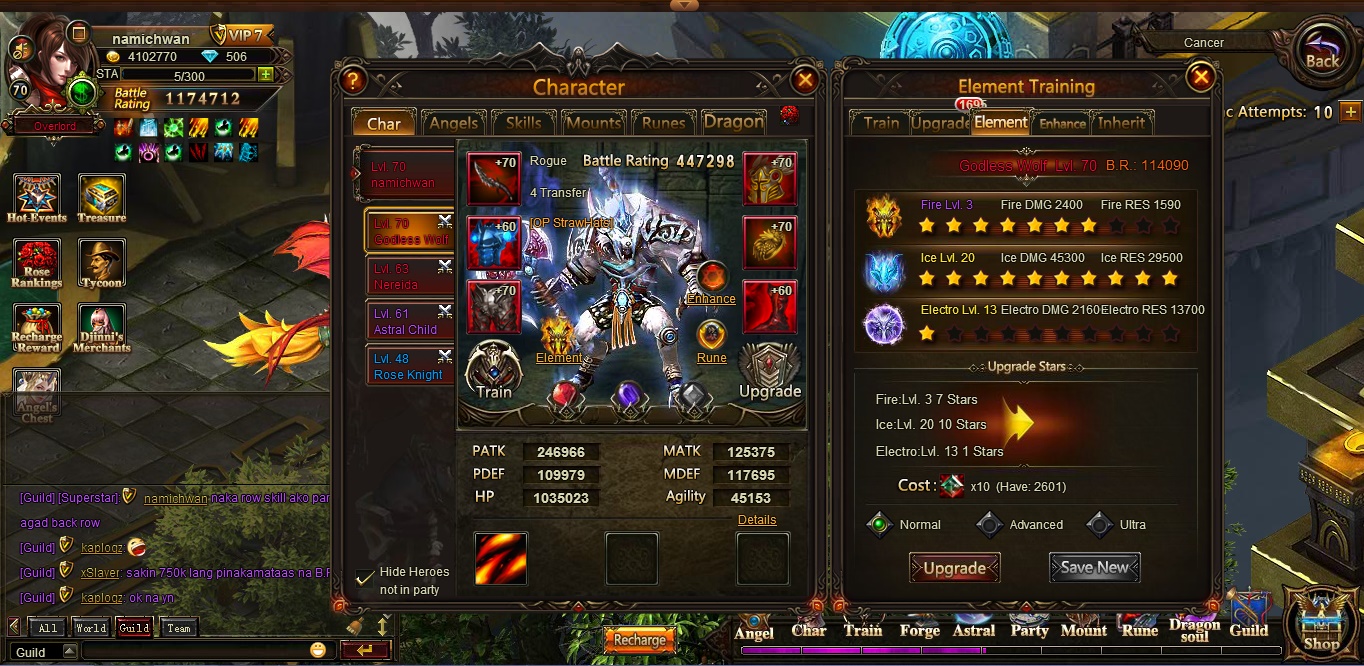
Task: Open the Mounts tab
Action: pyautogui.click(x=593, y=123)
